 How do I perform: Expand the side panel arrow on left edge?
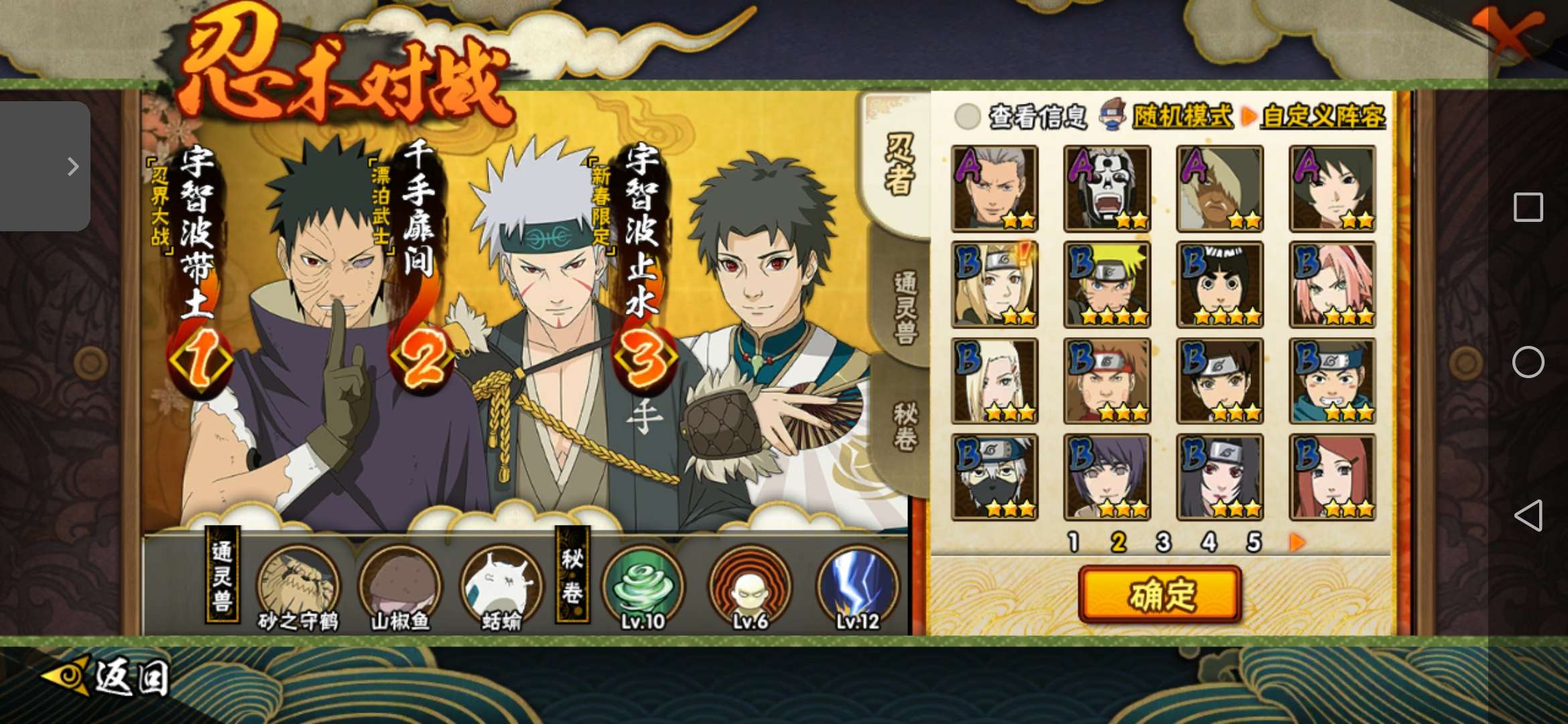72,166
